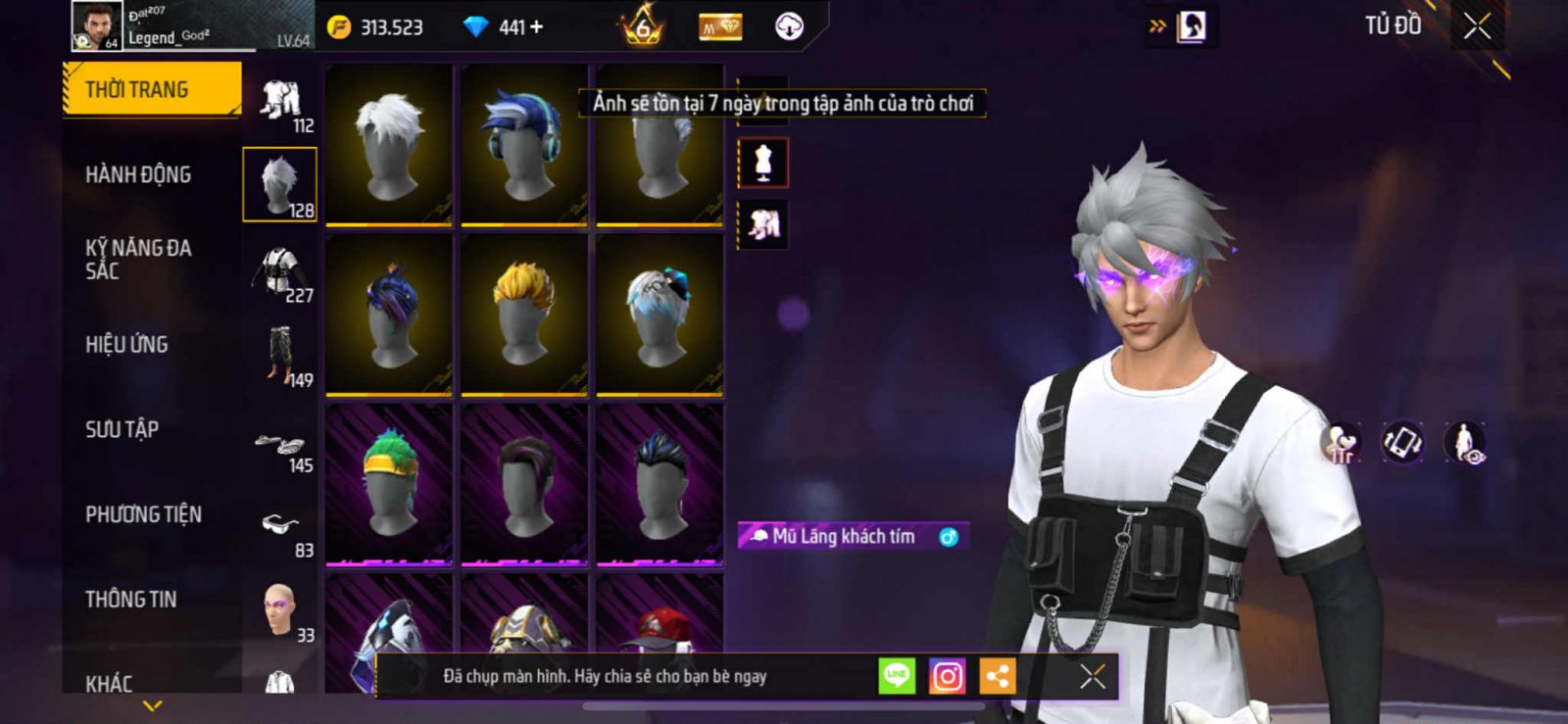Share screenshot to Instagram
Viewport: 1568px width, 724px height.
947,676
